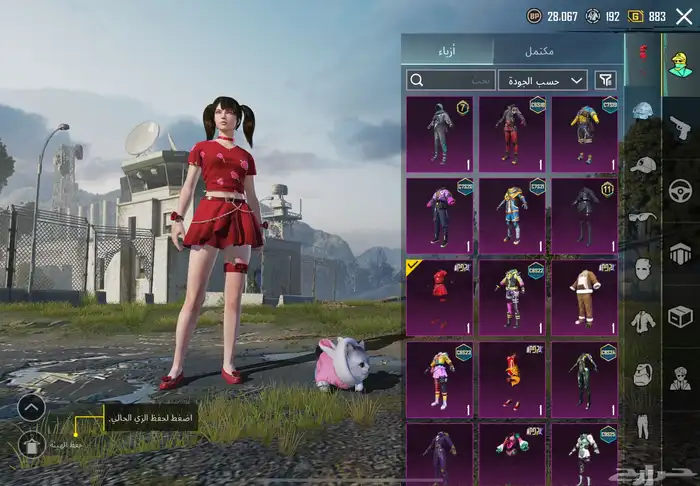Select the baseball cap subcategory icon

[x=642, y=164]
